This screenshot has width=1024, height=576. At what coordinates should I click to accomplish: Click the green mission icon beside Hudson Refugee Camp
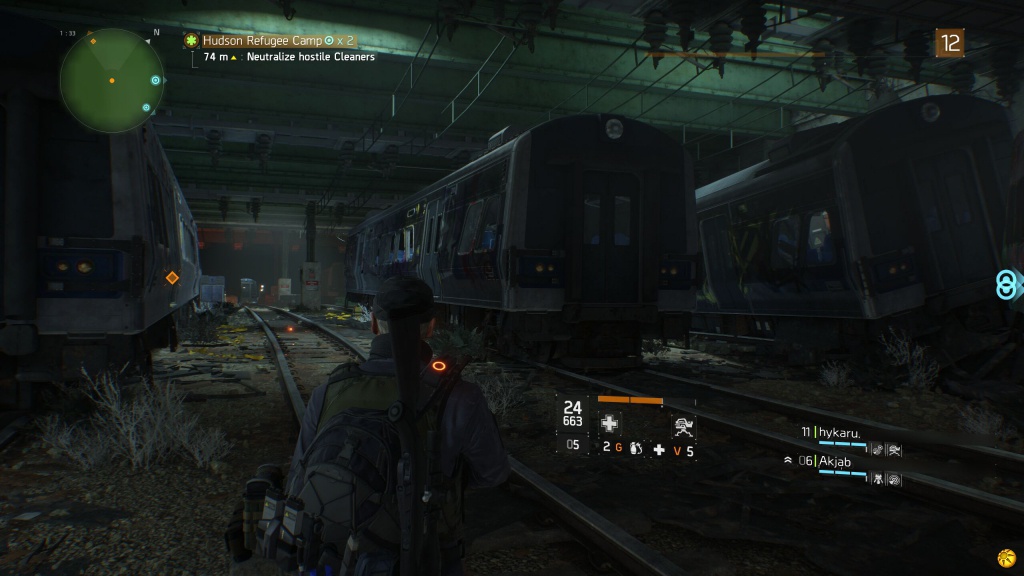[190, 41]
